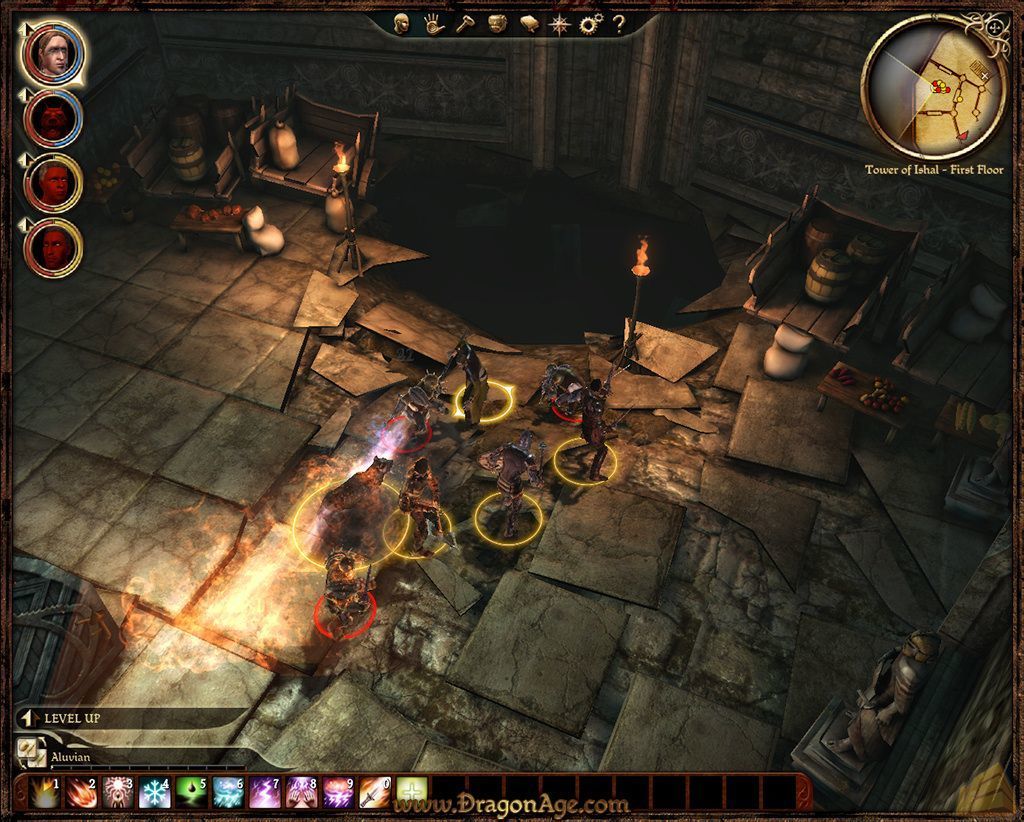Open the inventory chest-armor icon
1024x822 pixels.
(x=497, y=24)
